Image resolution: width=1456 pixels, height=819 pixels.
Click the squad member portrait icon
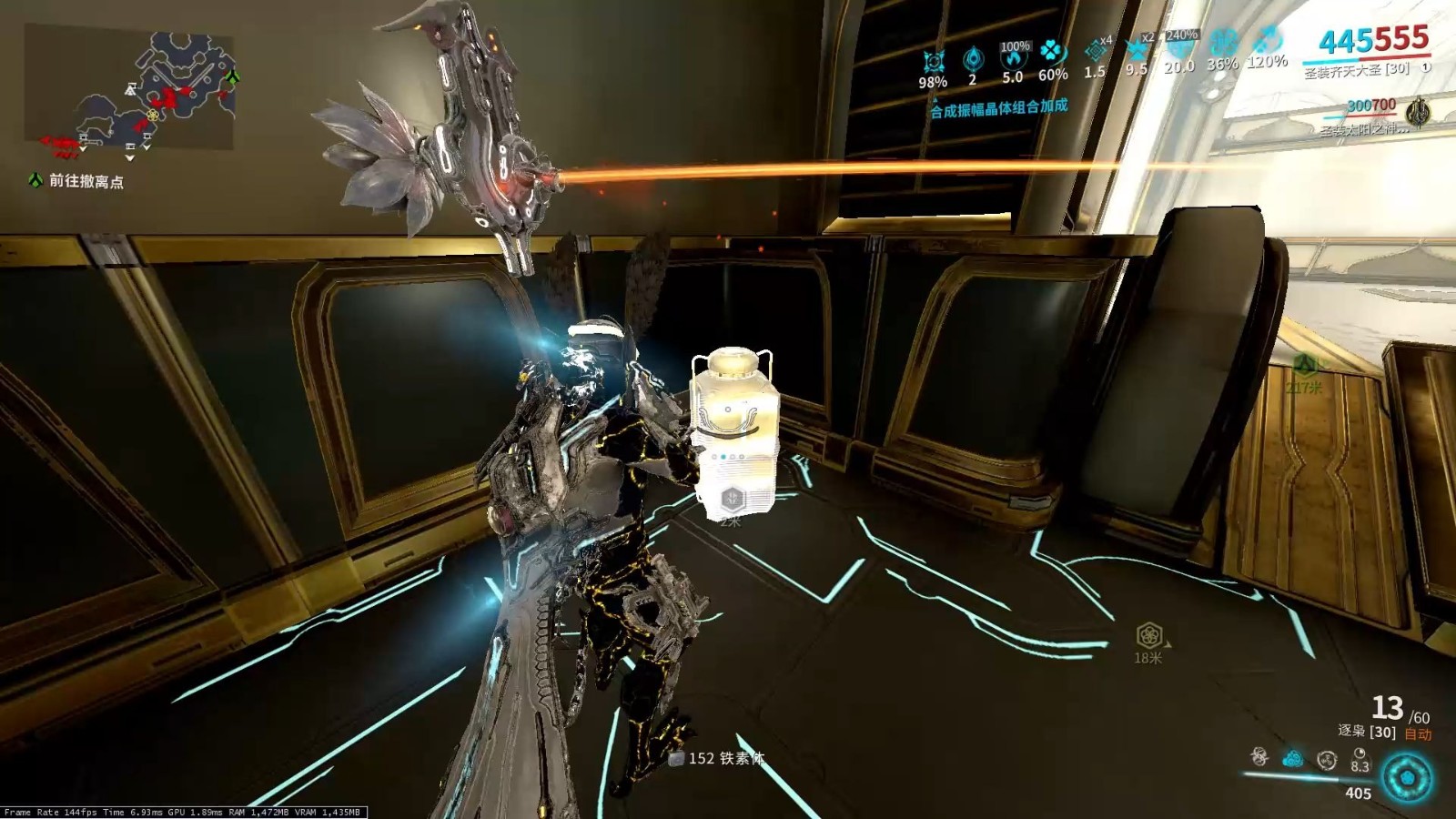pos(1418,113)
